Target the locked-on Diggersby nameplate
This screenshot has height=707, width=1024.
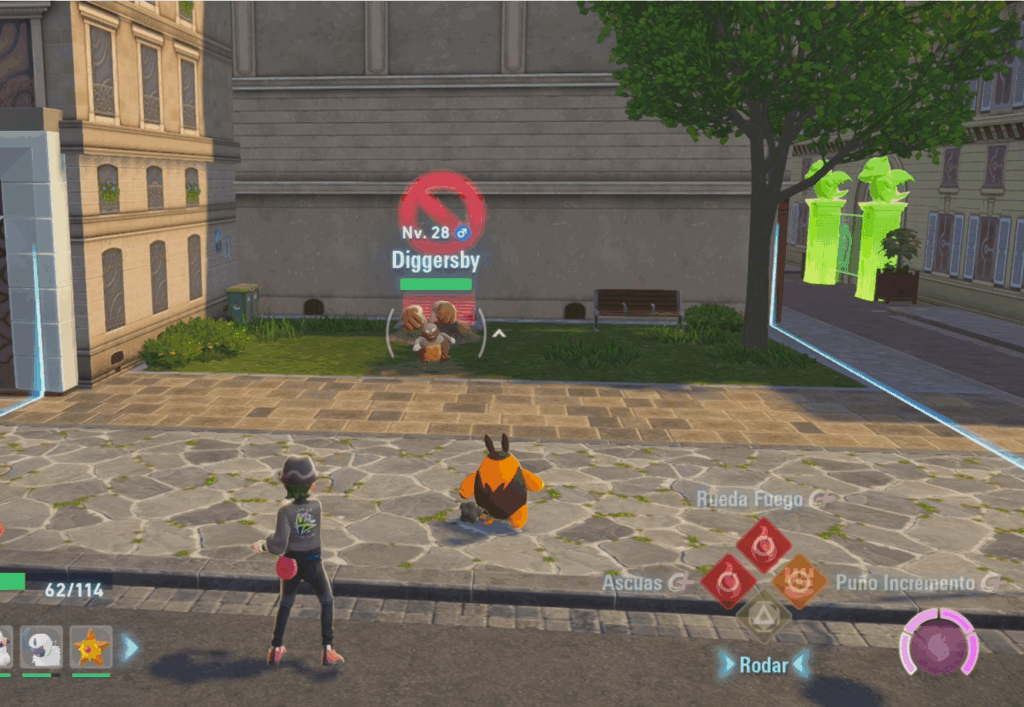click(435, 261)
